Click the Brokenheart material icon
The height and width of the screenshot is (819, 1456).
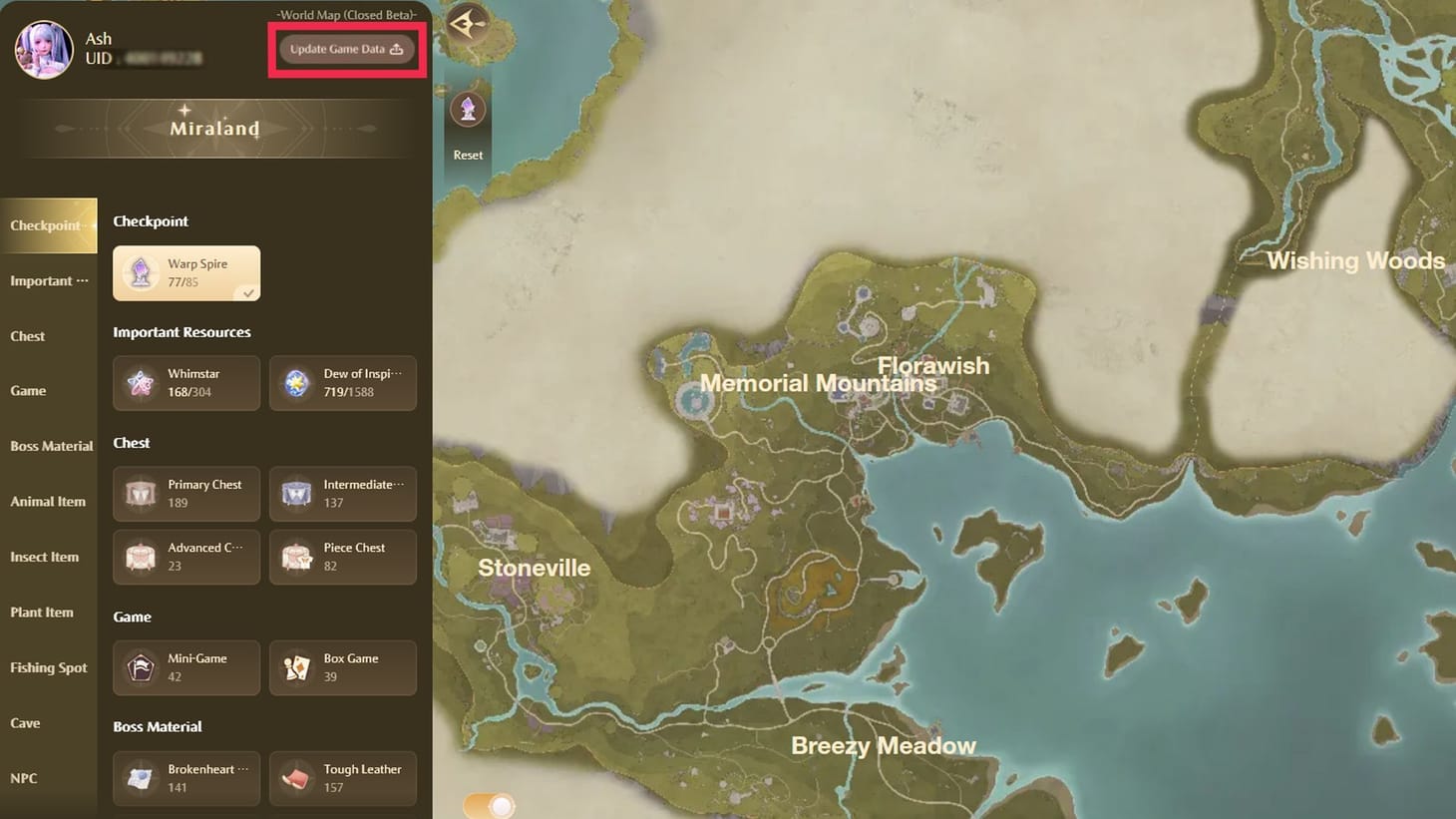coord(141,778)
